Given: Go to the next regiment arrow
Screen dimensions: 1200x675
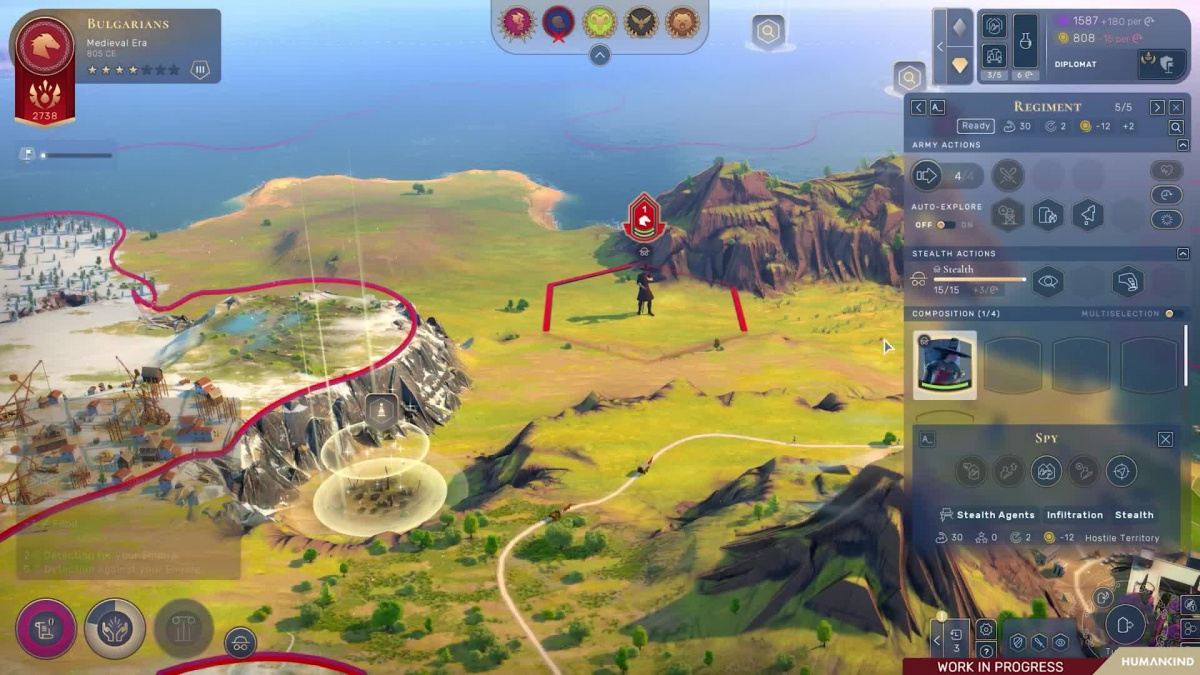Looking at the screenshot, I should click(1157, 107).
